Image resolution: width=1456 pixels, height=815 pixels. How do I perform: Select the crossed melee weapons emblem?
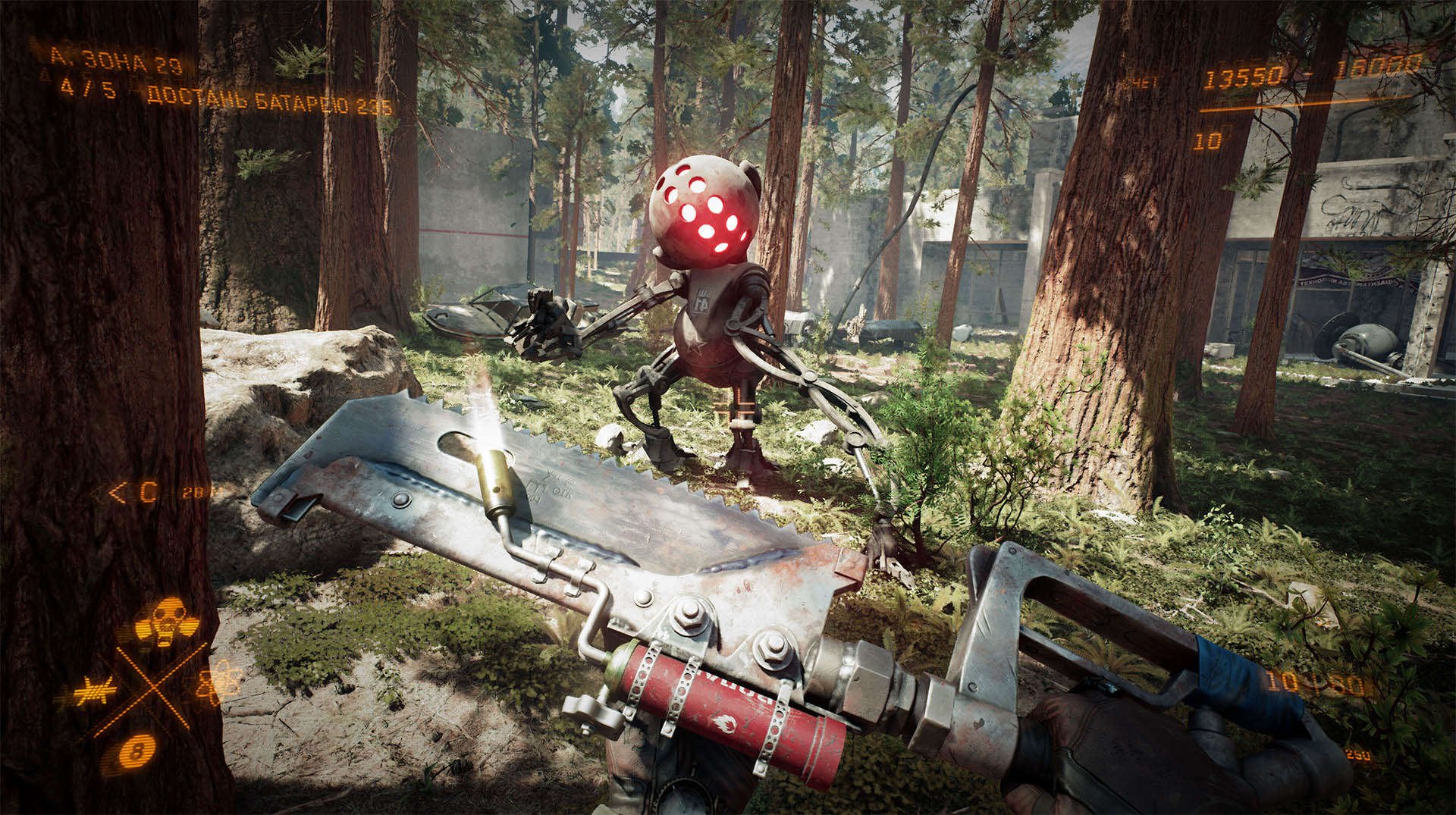(154, 687)
